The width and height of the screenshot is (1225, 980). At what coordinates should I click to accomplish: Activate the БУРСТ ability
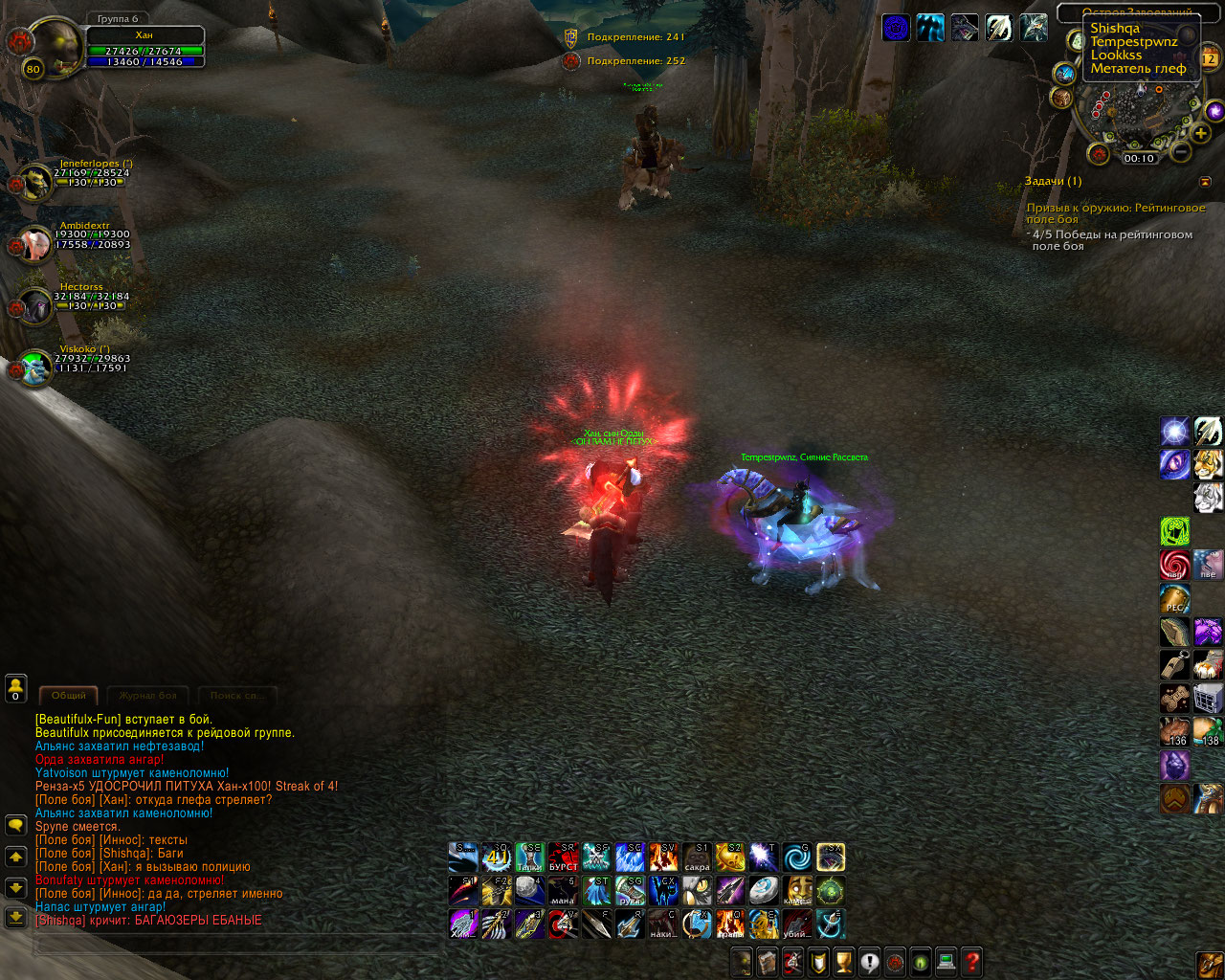563,857
